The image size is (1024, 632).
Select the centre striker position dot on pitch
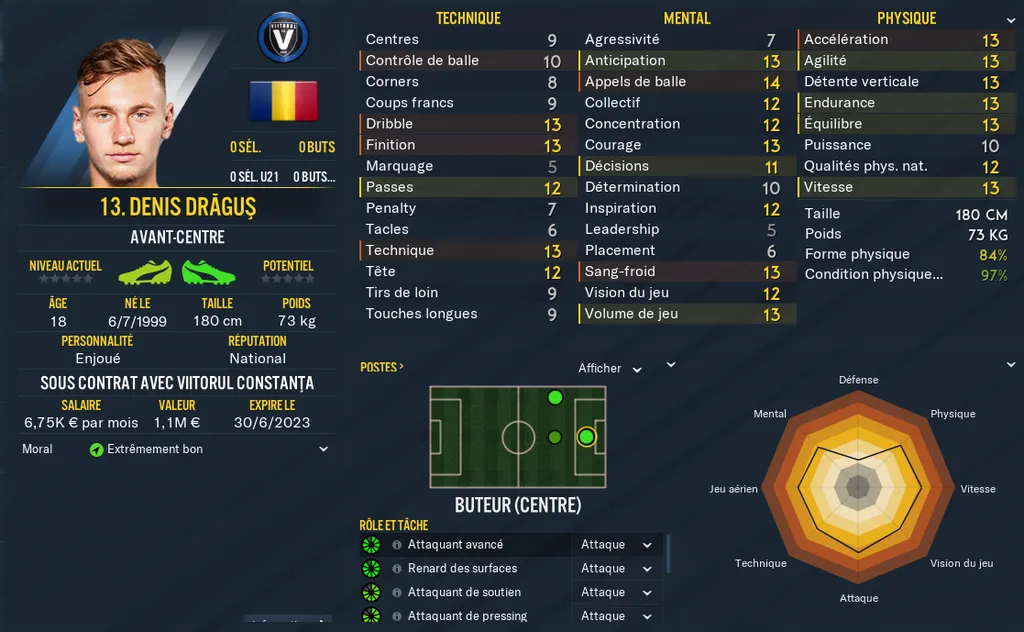(586, 437)
